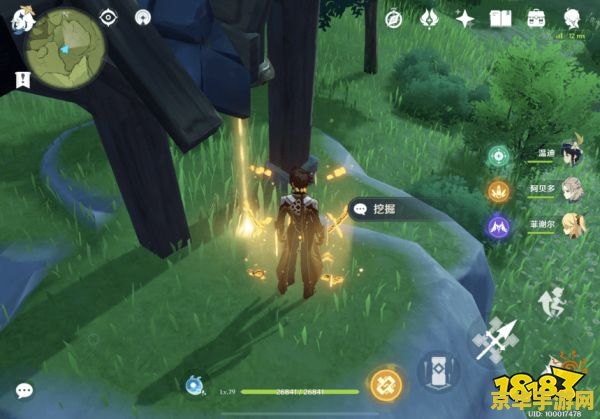Tap the spear normal attack button

pyautogui.click(x=497, y=344)
